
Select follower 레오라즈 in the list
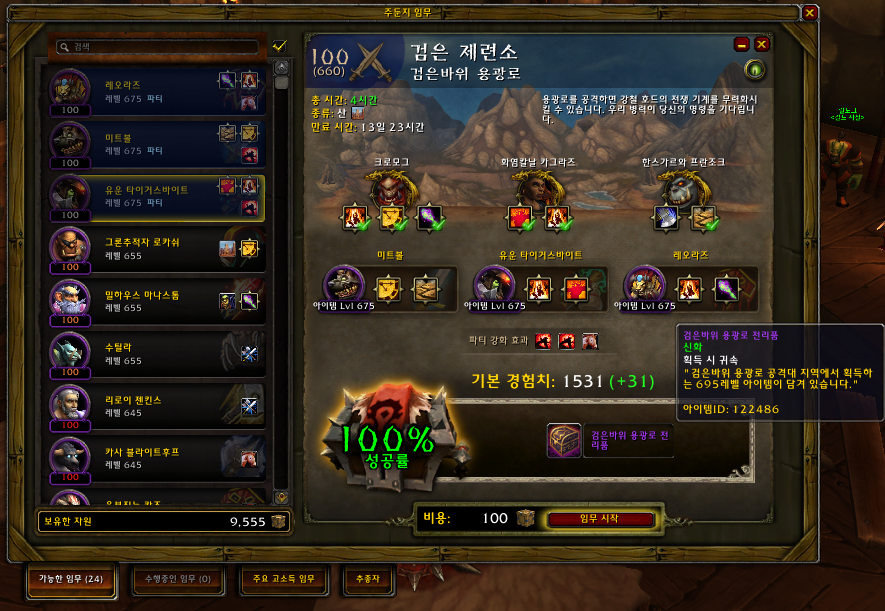[x=155, y=90]
